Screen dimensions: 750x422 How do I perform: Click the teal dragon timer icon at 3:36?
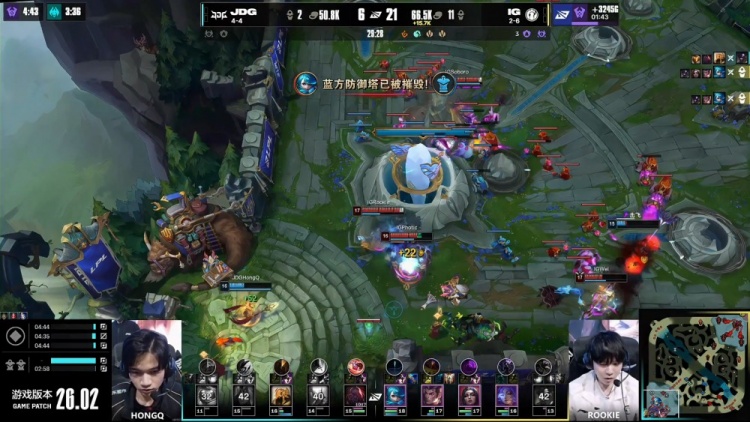(x=52, y=12)
